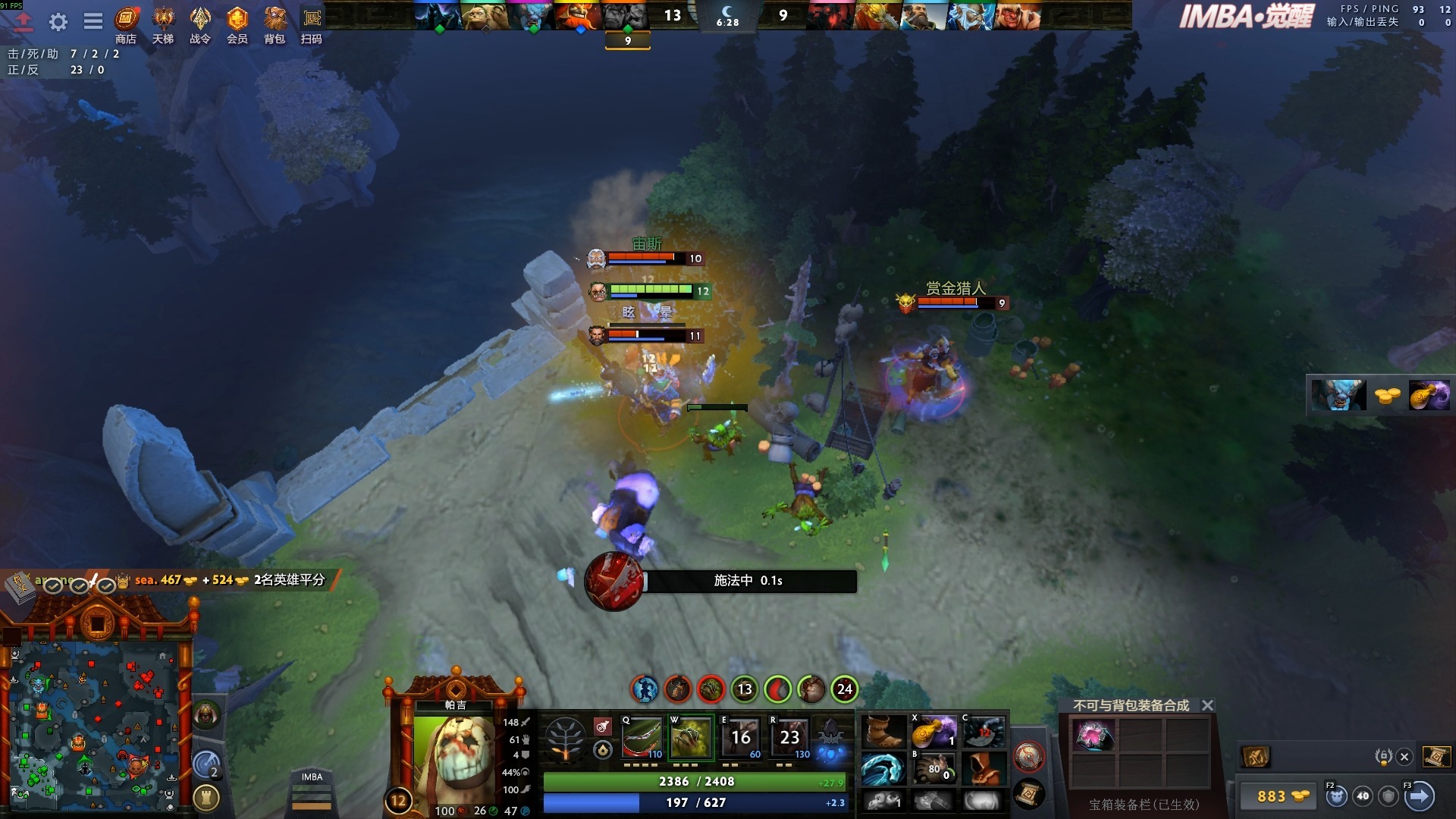Open the shop via the gold button
Image resolution: width=1456 pixels, height=819 pixels.
pos(1282,796)
